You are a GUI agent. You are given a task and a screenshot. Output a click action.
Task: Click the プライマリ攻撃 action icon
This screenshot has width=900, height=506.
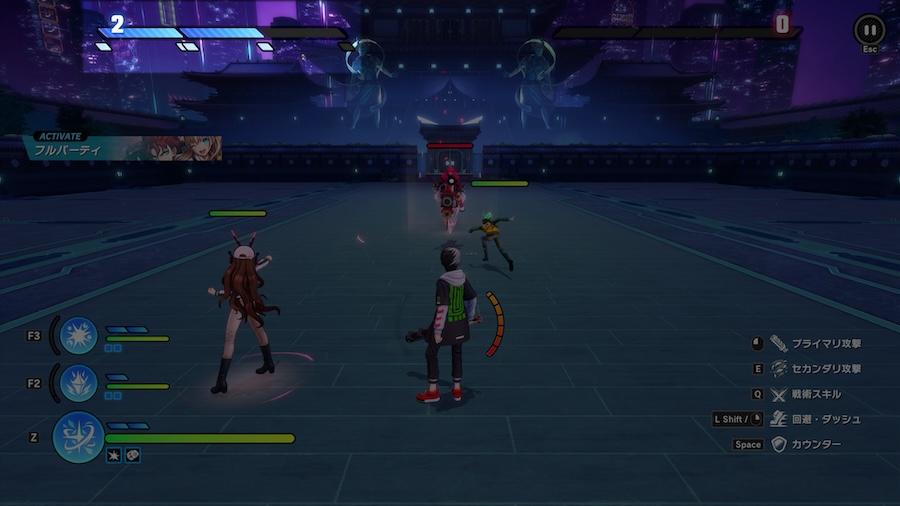pyautogui.click(x=778, y=343)
